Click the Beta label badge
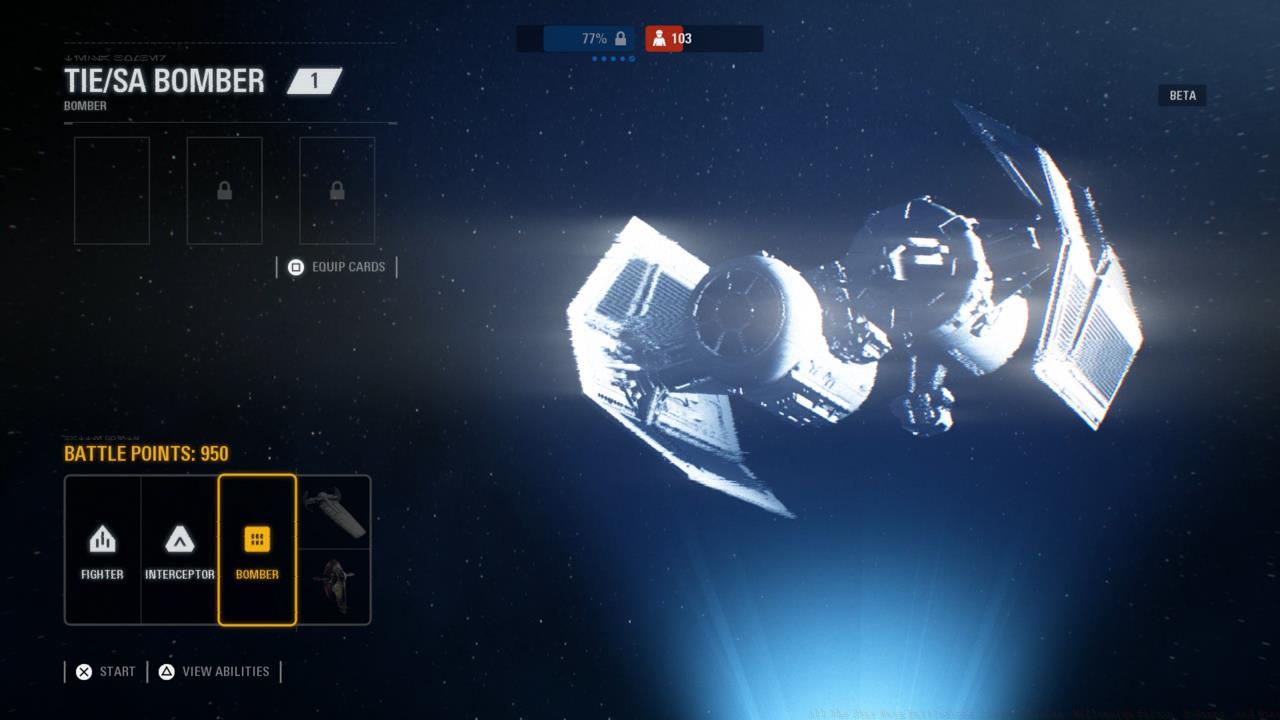This screenshot has width=1280, height=720. point(1182,96)
